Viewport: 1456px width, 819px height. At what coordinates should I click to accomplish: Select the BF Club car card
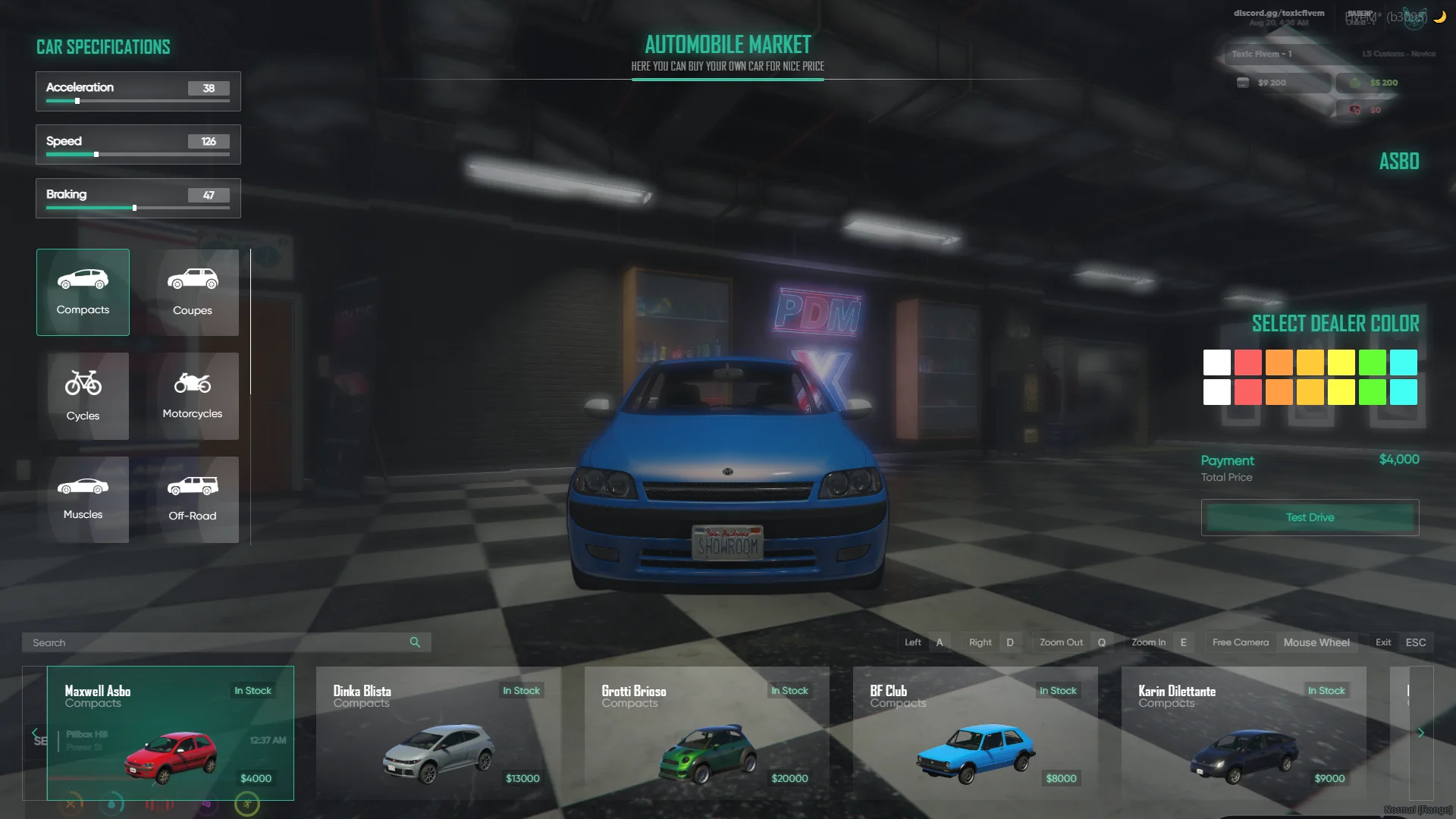click(x=975, y=733)
